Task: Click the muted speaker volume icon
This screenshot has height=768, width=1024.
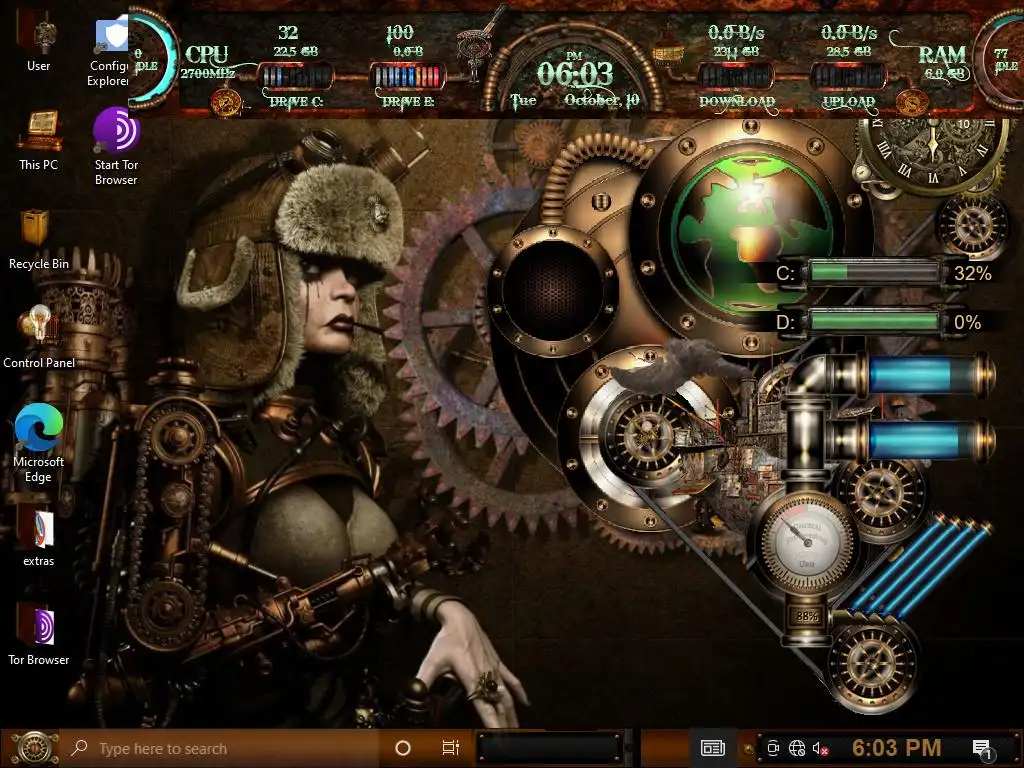Action: tap(820, 748)
